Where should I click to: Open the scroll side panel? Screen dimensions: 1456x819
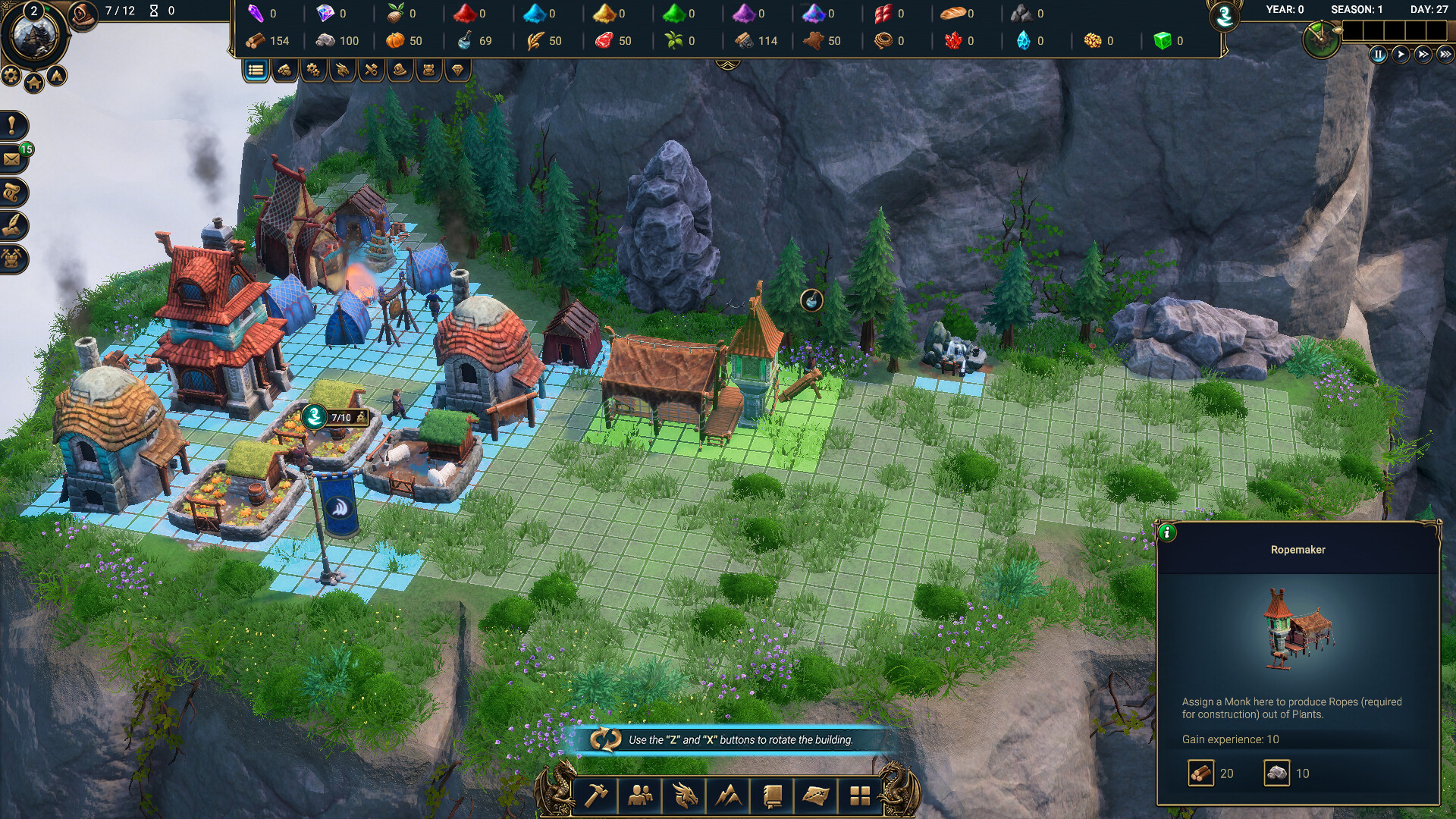(x=12, y=193)
